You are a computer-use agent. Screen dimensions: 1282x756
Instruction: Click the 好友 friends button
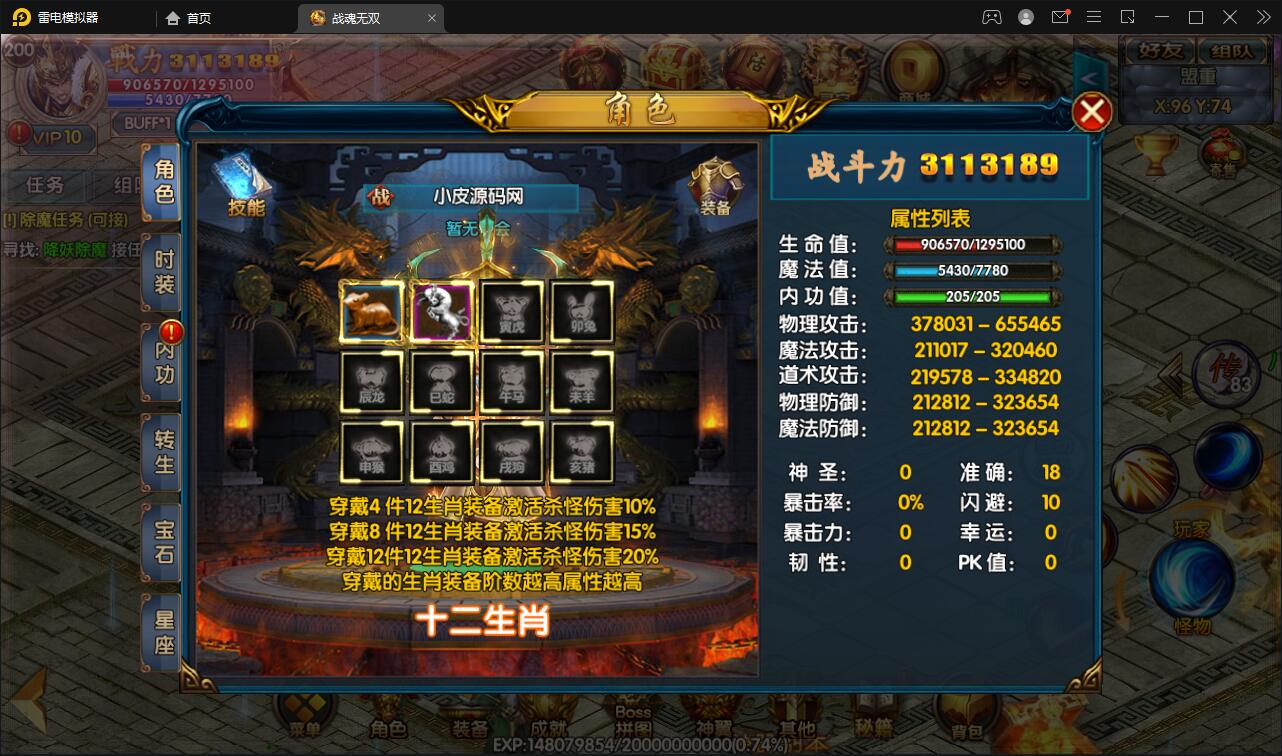point(1158,50)
